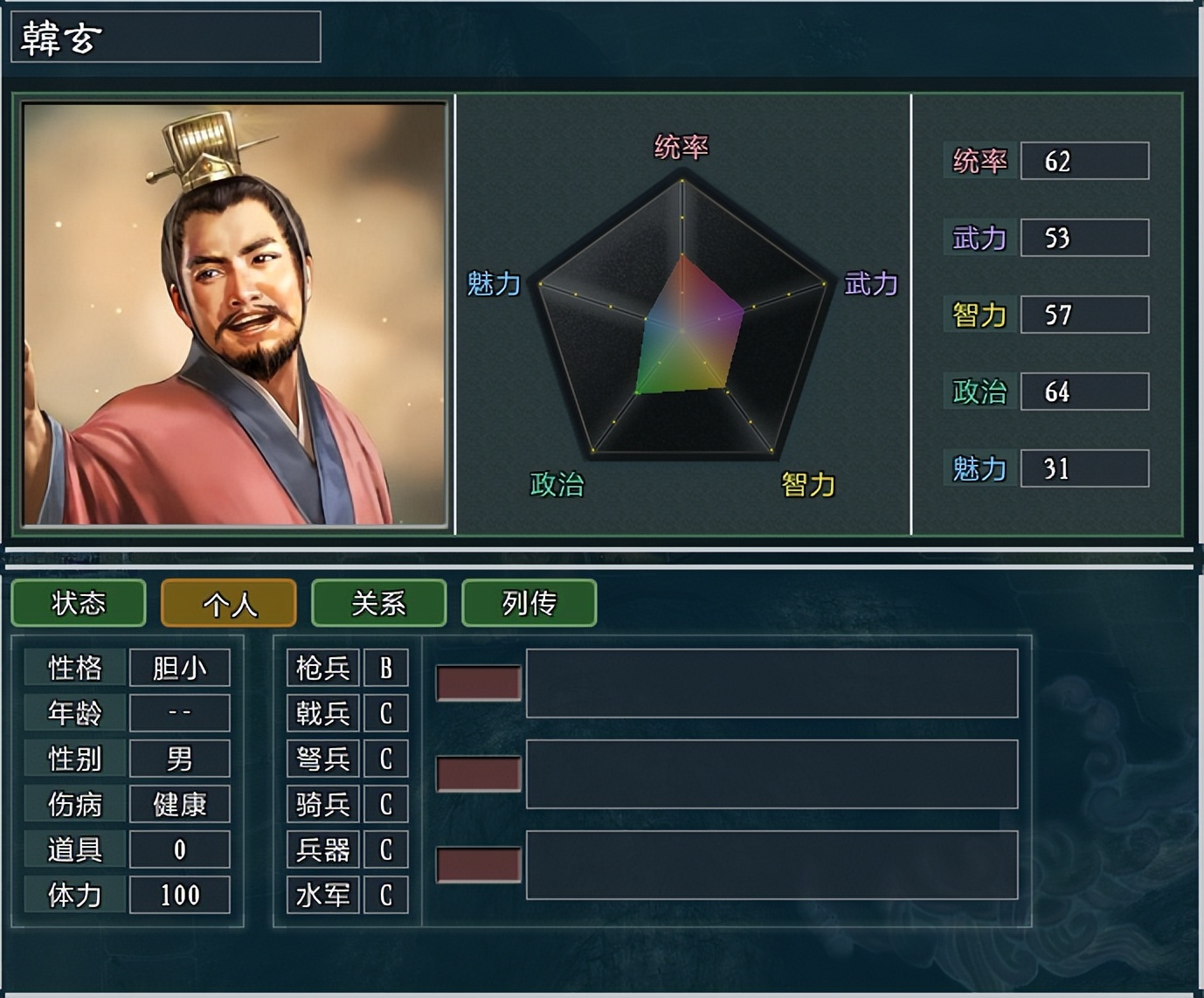
Task: Select the currently active 个人 tab
Action: coord(228,603)
